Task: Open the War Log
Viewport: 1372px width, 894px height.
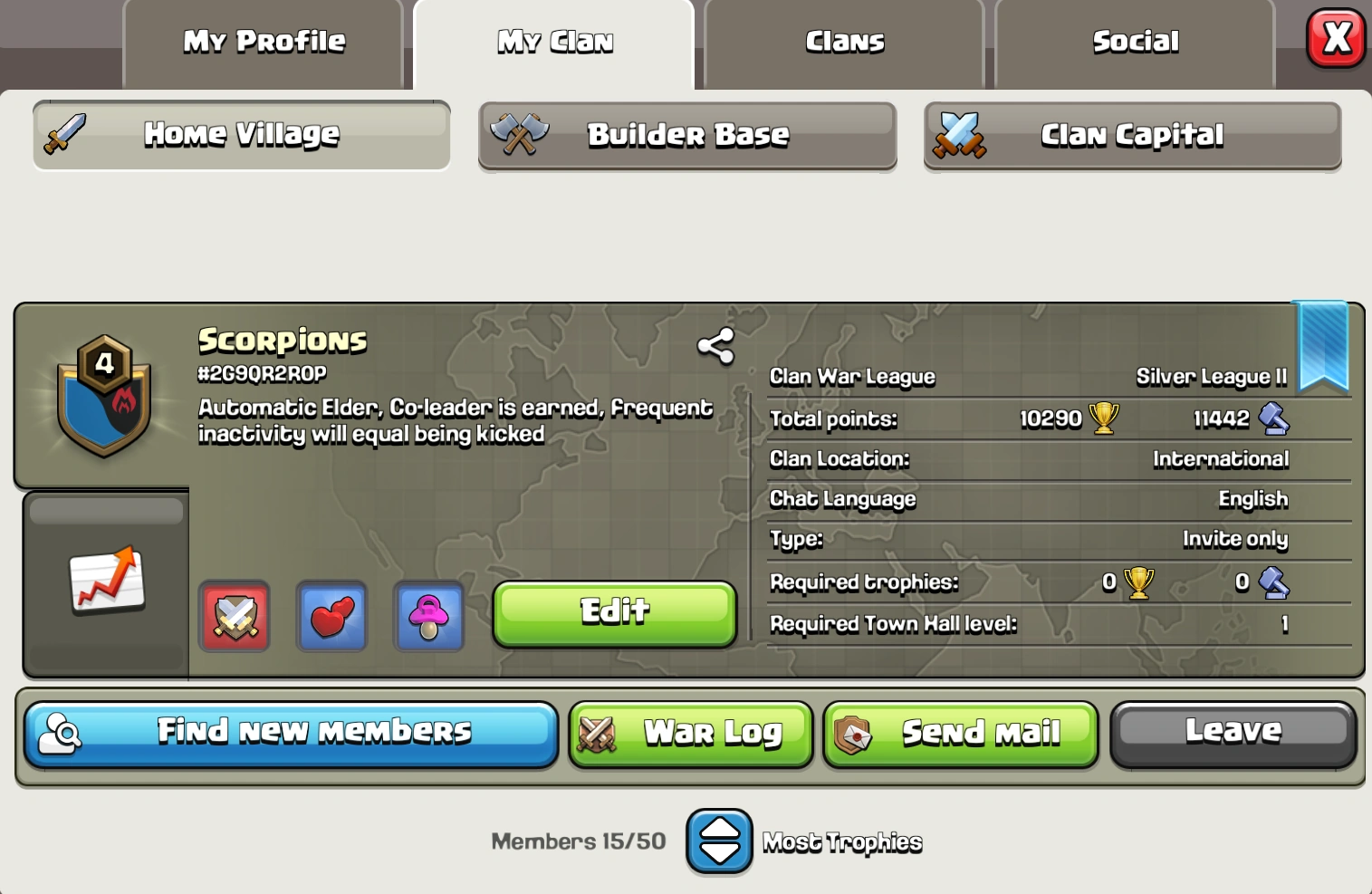Action: pyautogui.click(x=690, y=734)
